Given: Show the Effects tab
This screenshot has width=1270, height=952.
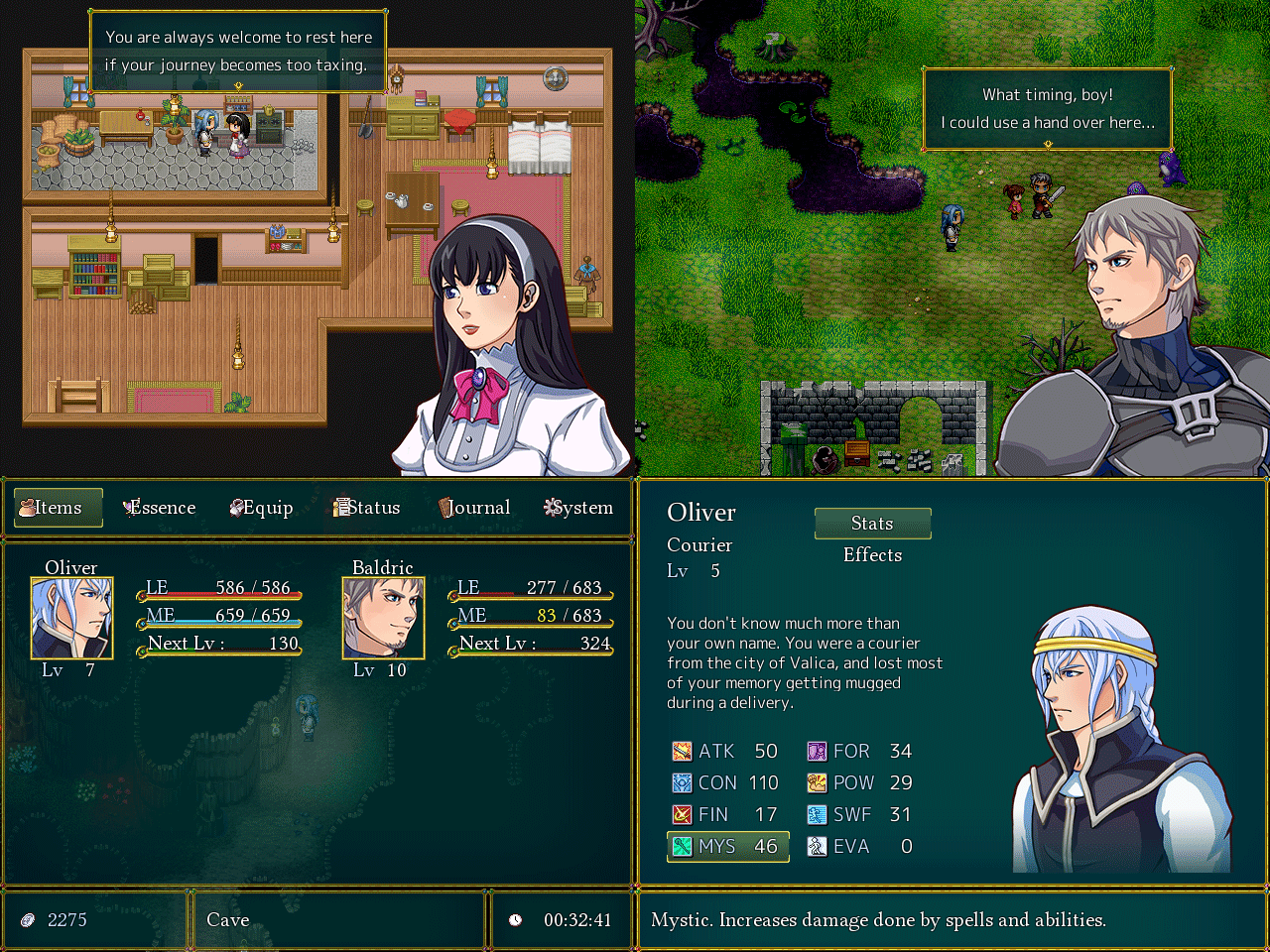Looking at the screenshot, I should [x=872, y=555].
